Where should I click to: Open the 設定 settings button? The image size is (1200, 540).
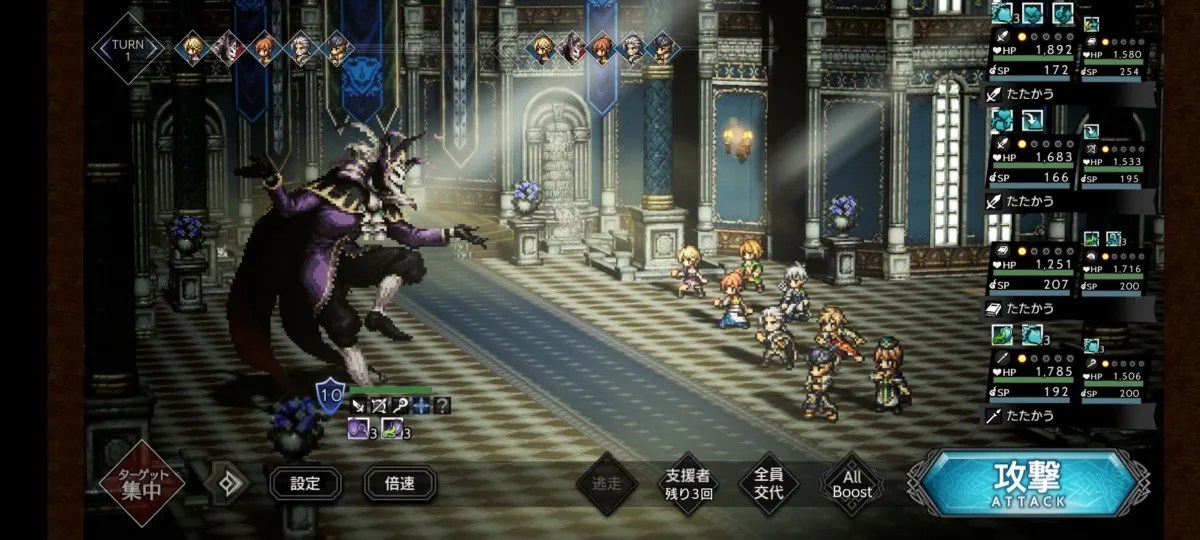[x=305, y=484]
